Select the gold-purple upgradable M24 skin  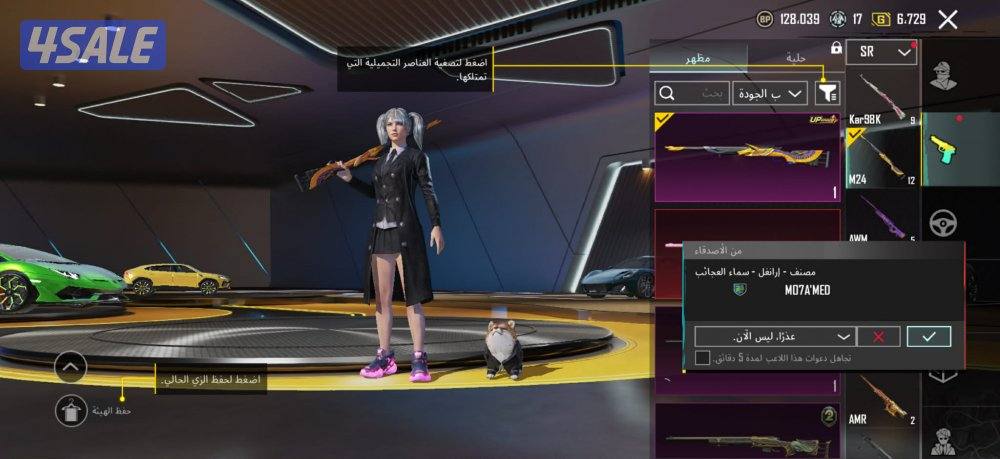pos(748,157)
